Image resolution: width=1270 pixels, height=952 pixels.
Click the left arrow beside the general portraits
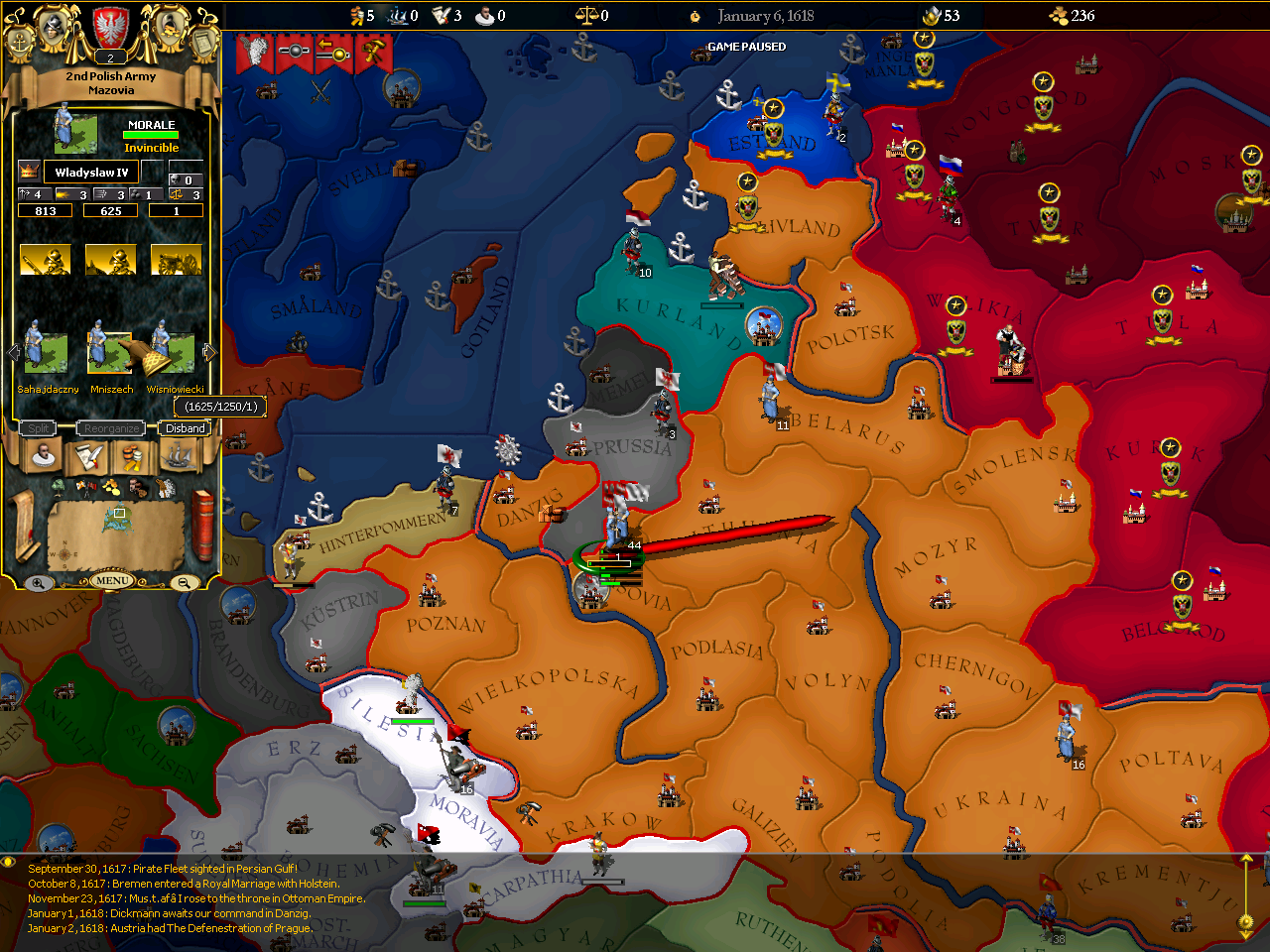[x=12, y=350]
